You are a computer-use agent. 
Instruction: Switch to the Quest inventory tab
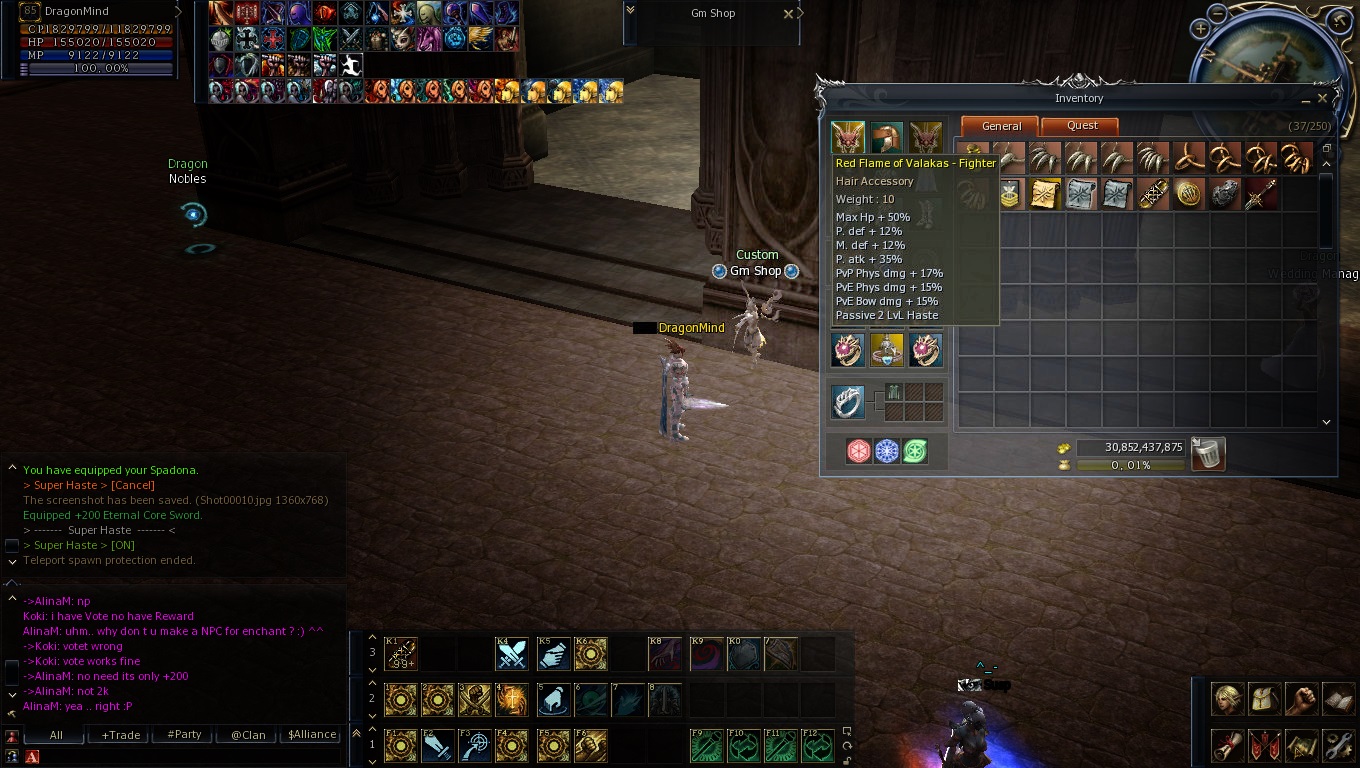click(1081, 126)
